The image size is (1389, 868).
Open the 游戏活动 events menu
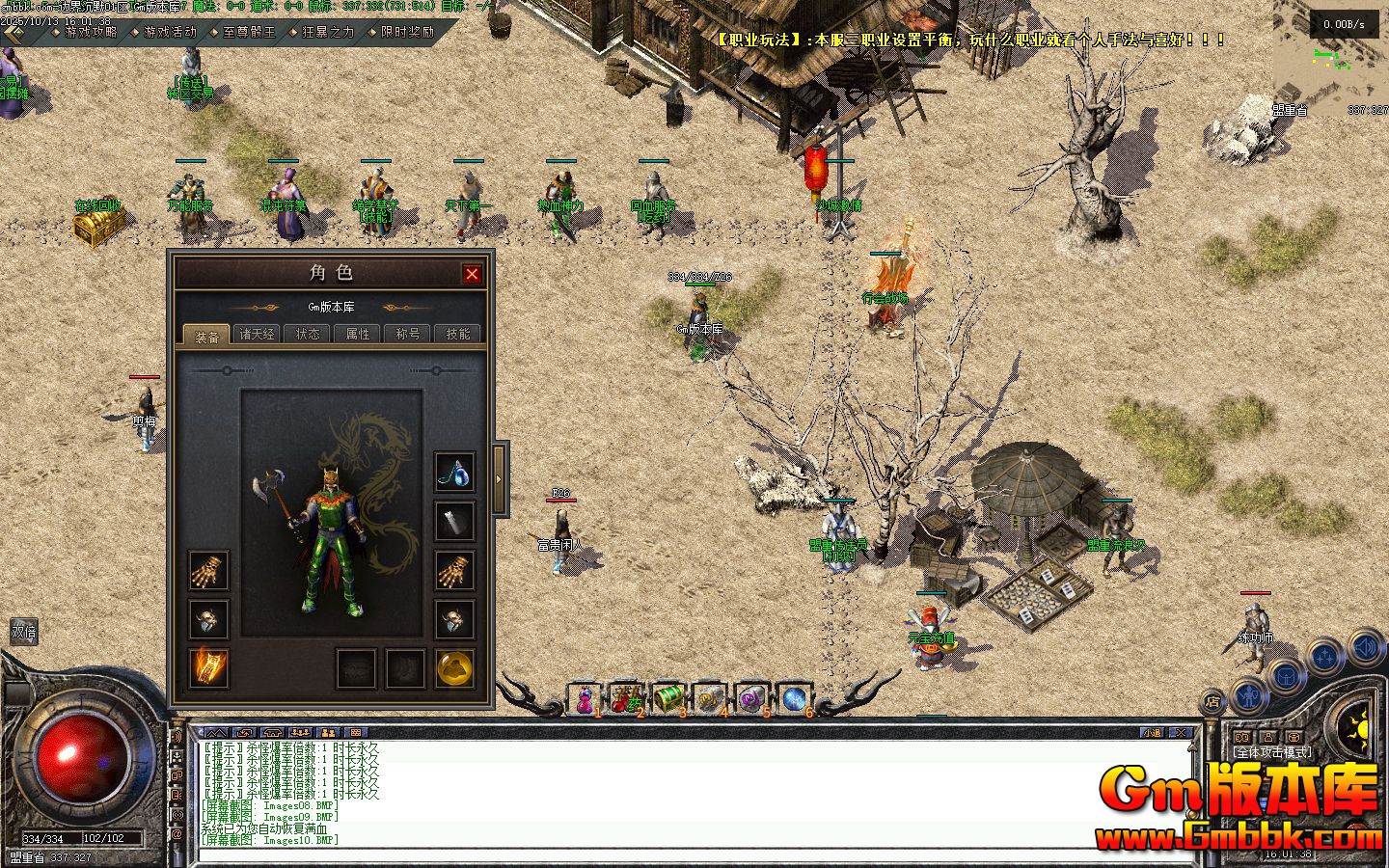(x=170, y=32)
